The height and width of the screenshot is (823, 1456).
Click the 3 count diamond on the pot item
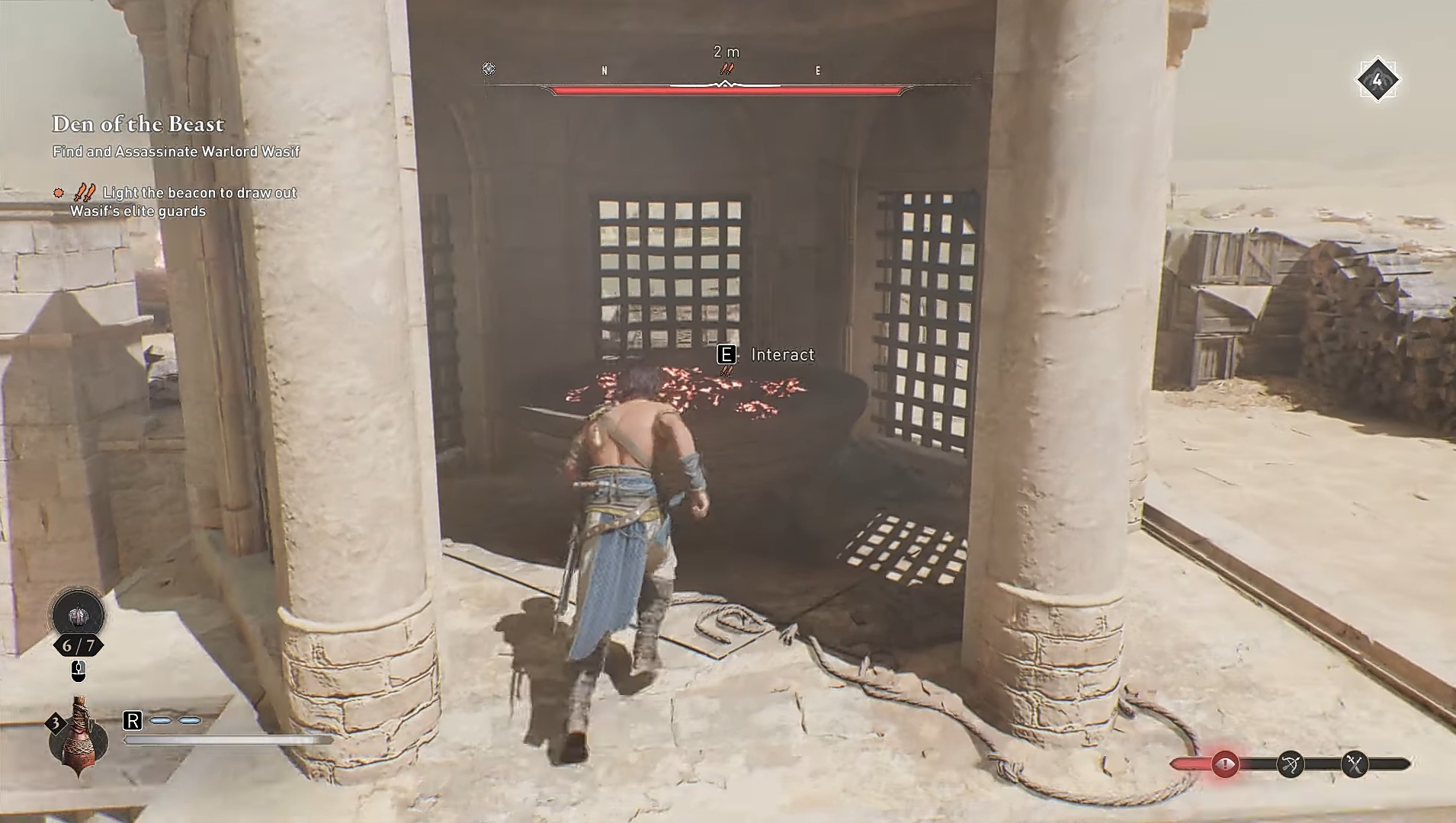click(54, 722)
